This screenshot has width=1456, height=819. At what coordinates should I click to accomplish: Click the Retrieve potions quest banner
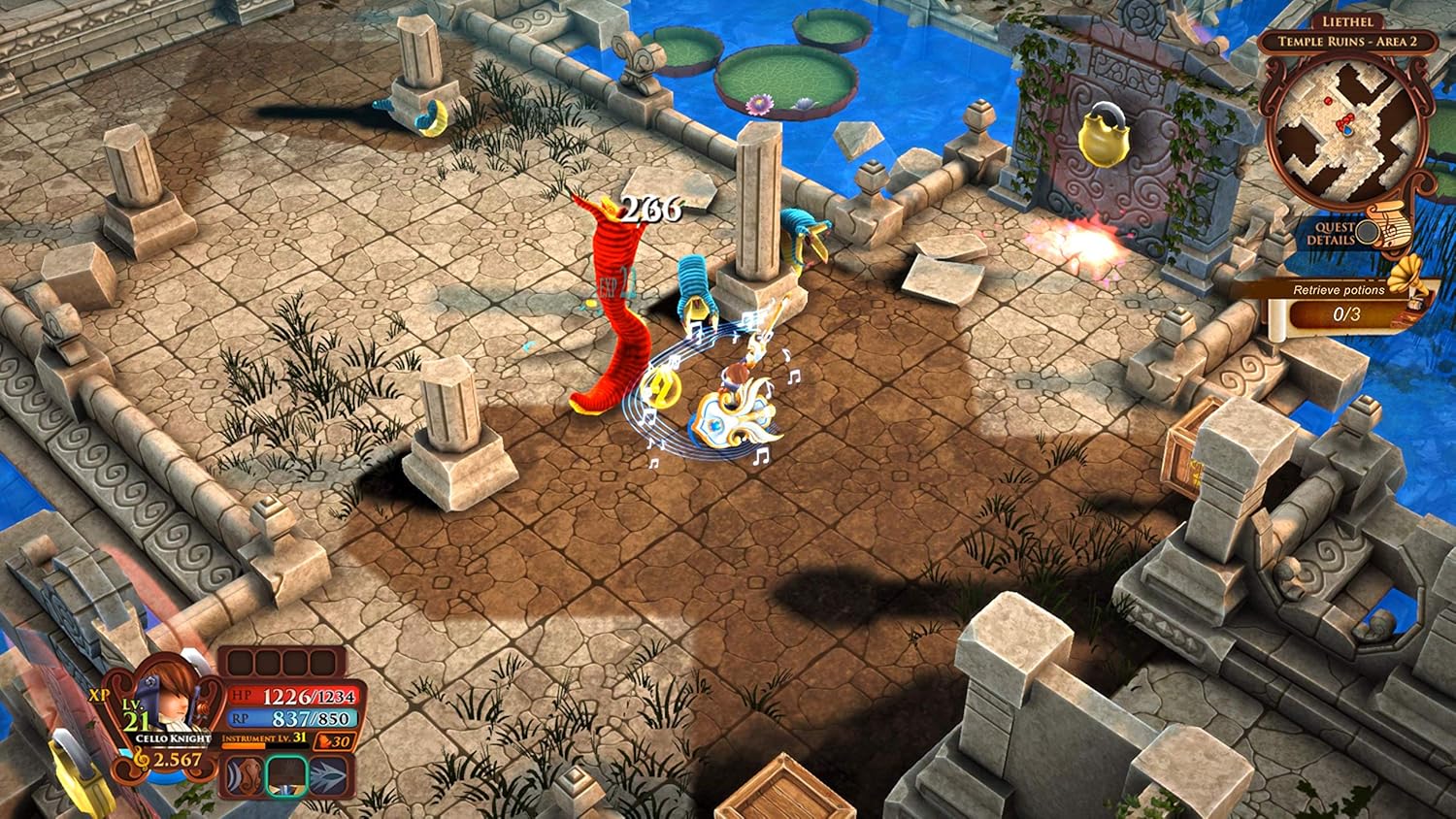(x=1340, y=290)
